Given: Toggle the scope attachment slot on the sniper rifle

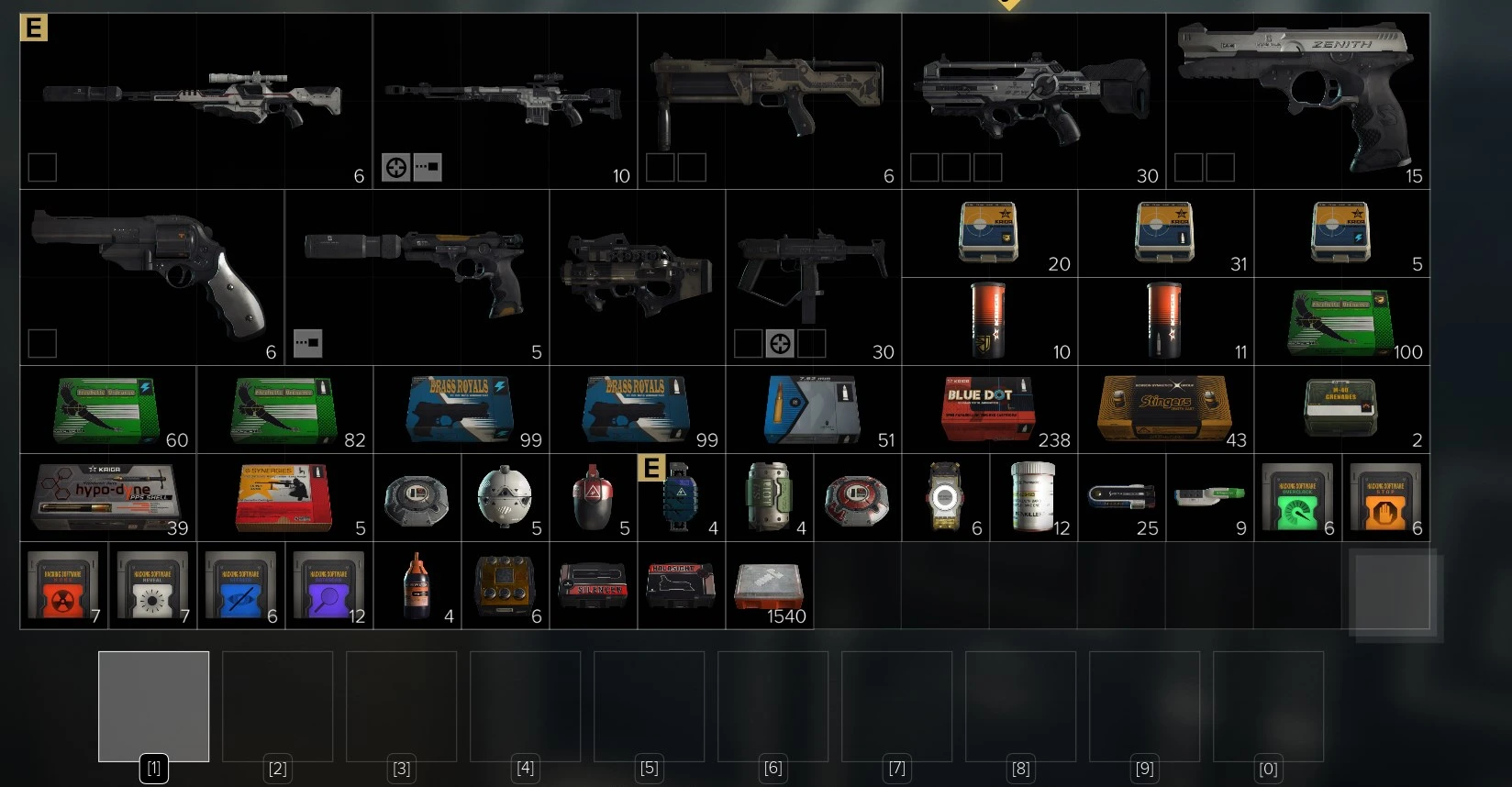Looking at the screenshot, I should [x=395, y=167].
